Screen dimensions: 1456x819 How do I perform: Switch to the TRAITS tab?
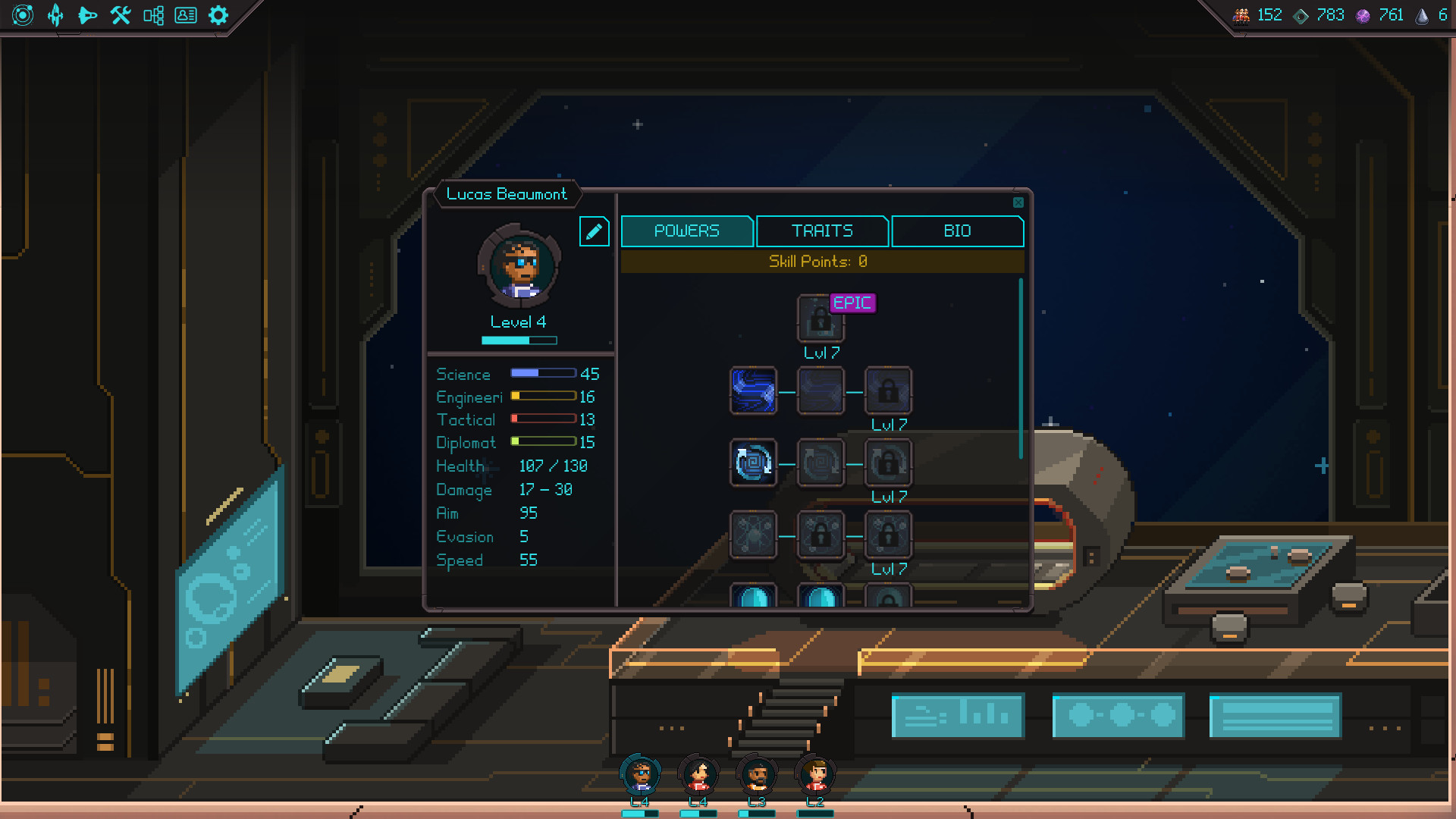(x=821, y=231)
